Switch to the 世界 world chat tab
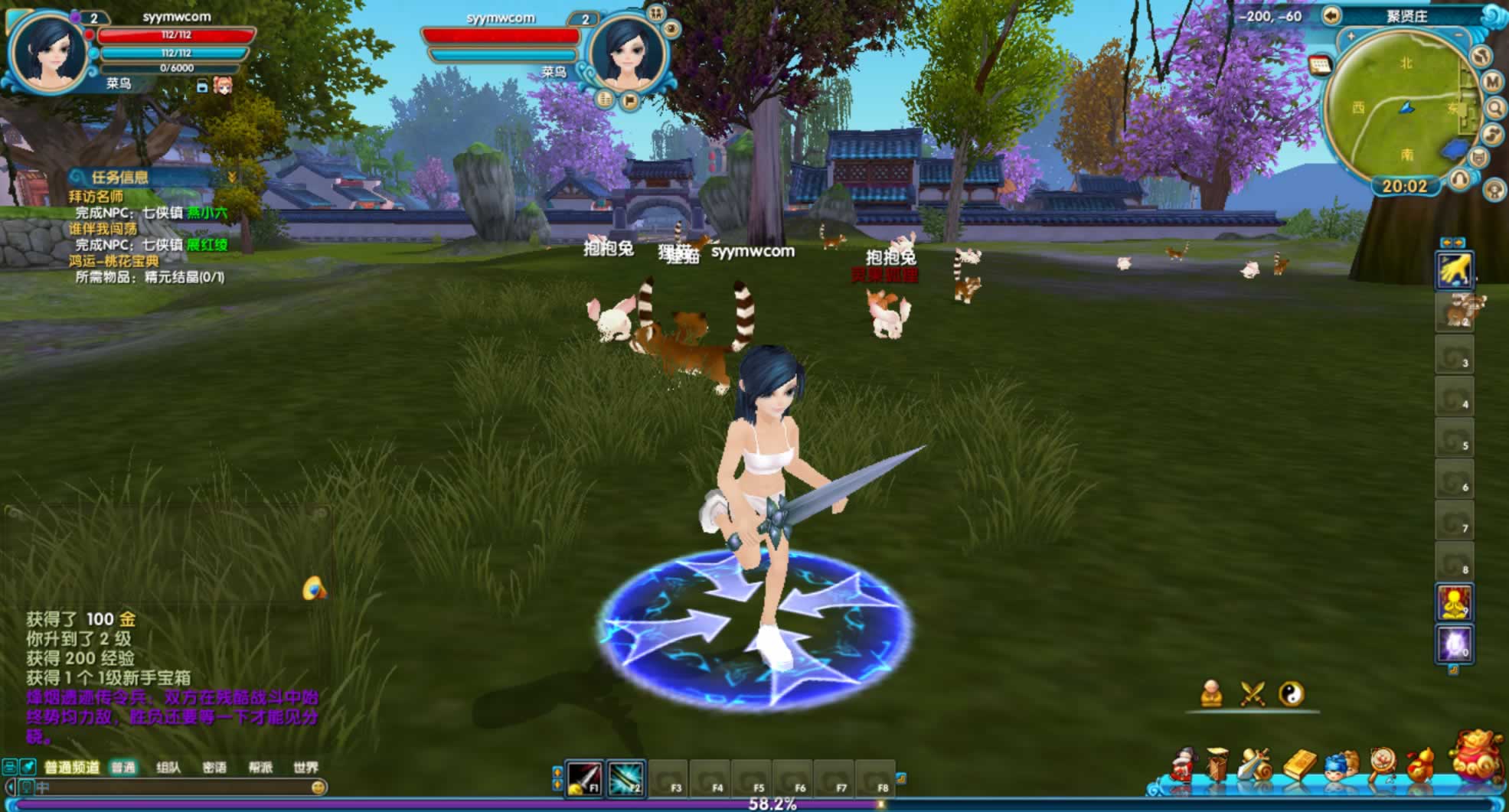This screenshot has height=812, width=1509. point(305,767)
